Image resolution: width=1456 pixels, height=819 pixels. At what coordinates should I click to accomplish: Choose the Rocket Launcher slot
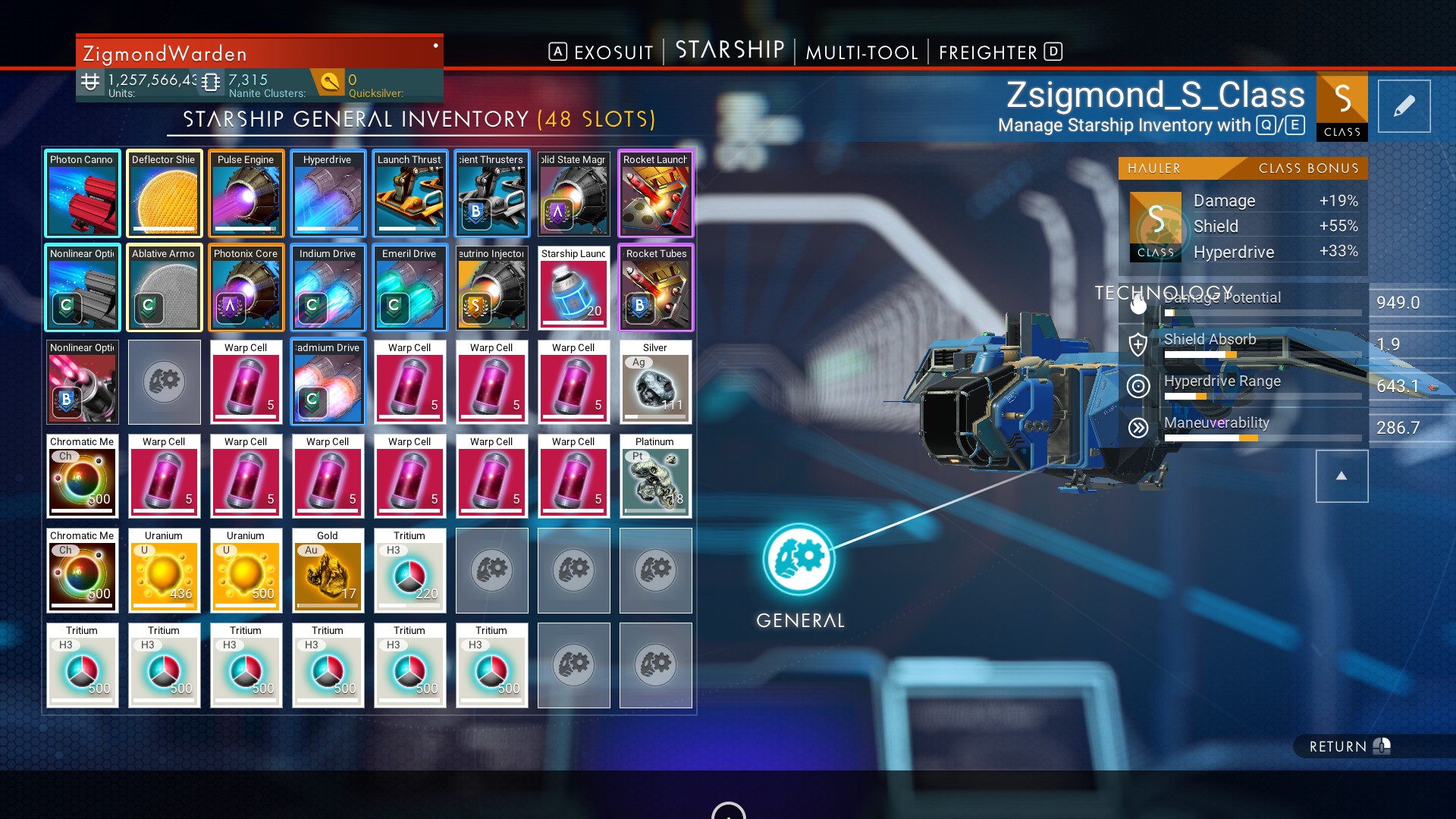(656, 194)
